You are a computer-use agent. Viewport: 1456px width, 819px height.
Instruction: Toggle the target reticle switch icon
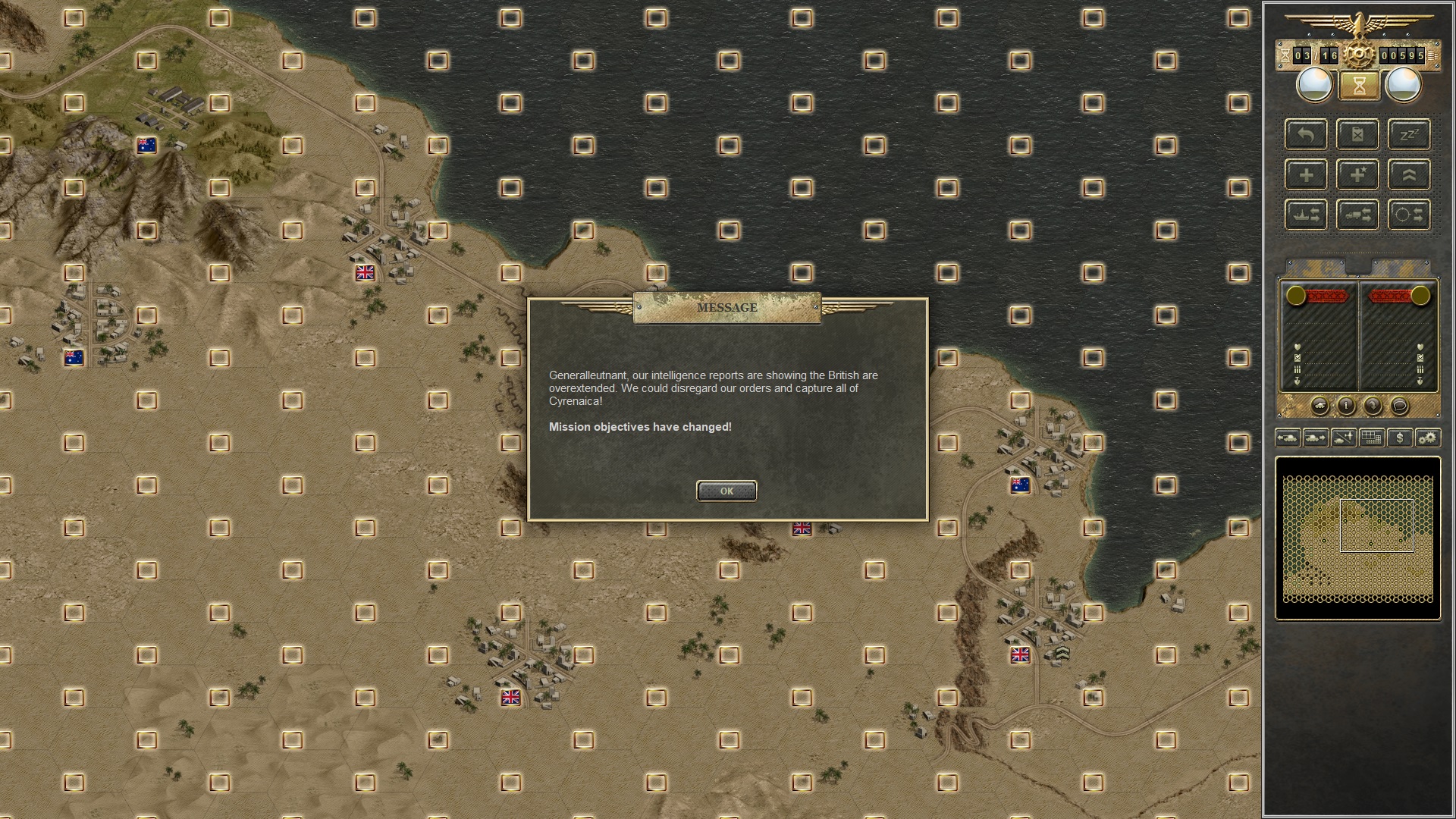coord(1409,215)
